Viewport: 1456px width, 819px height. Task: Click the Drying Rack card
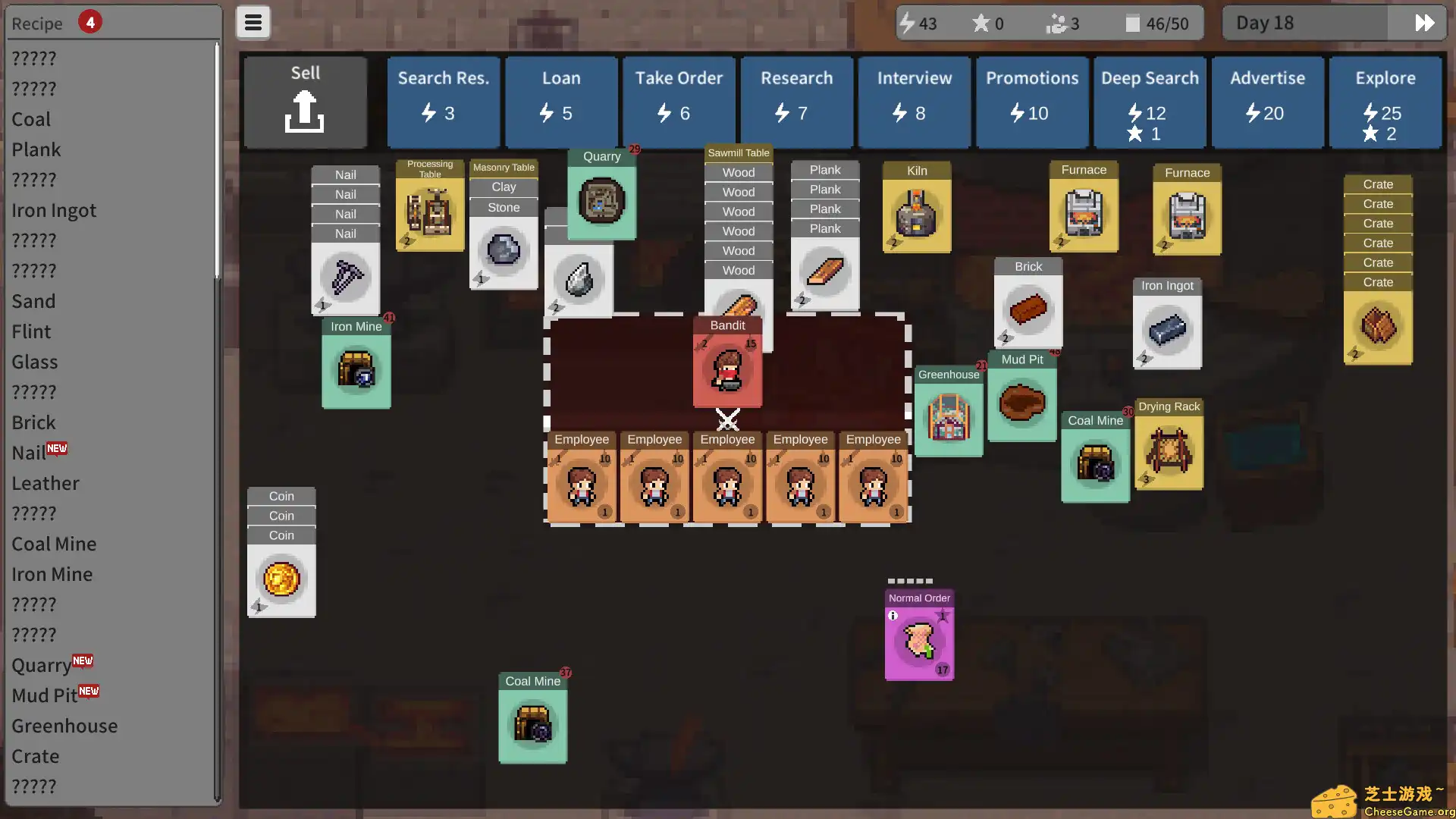[x=1168, y=451]
